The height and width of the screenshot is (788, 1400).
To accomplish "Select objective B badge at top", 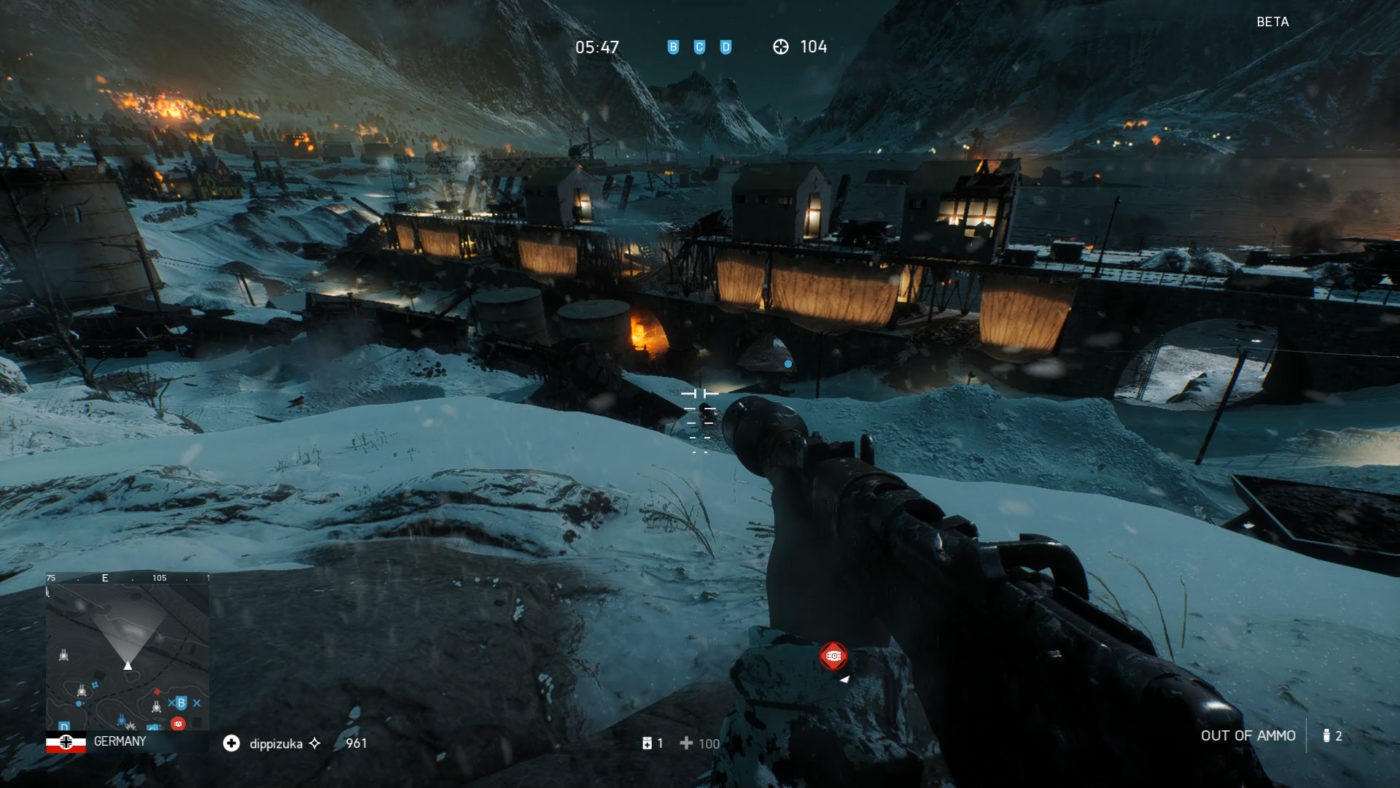I will [672, 46].
